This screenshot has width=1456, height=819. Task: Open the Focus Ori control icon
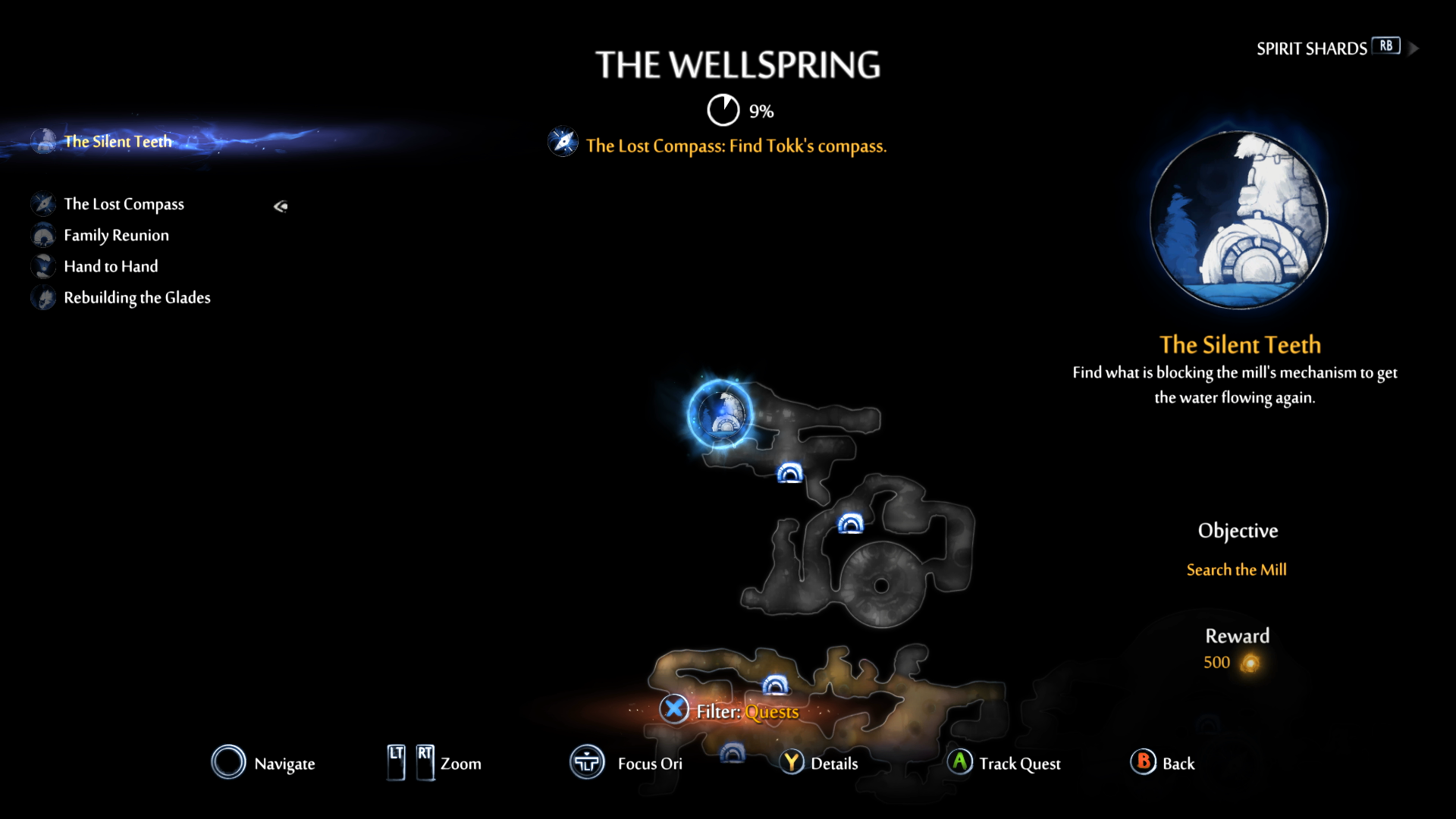(586, 763)
